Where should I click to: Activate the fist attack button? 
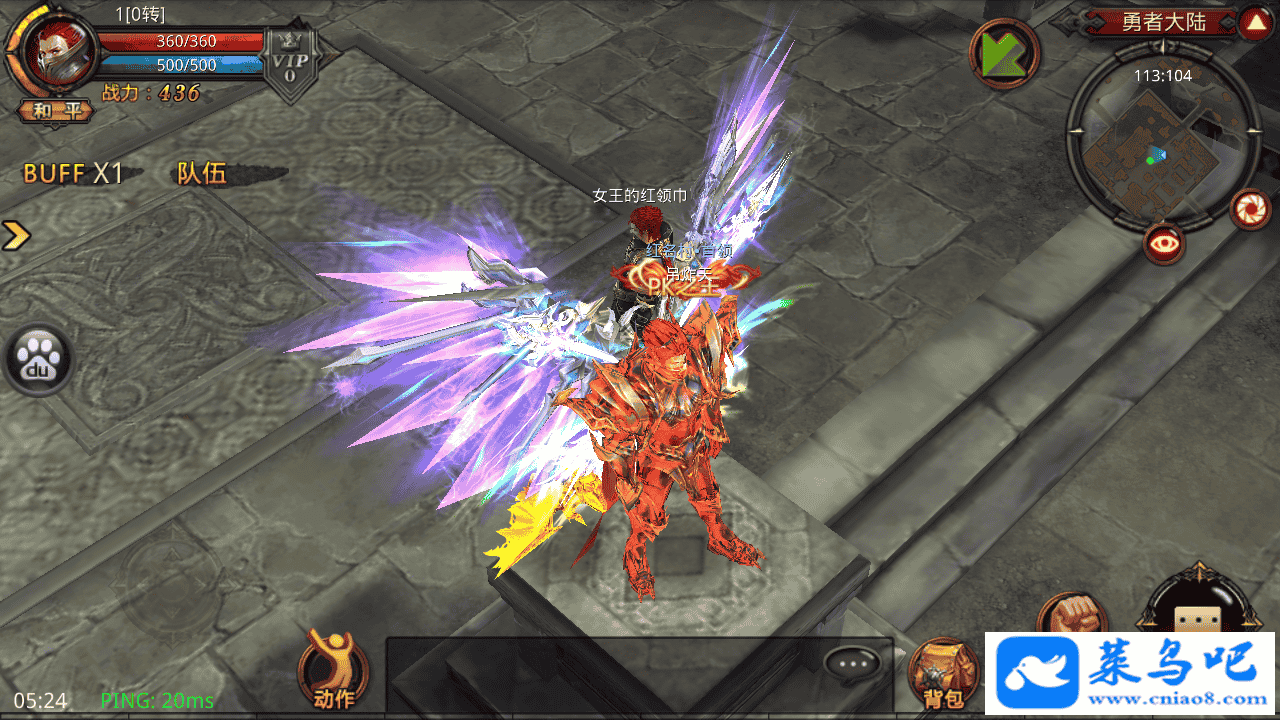tap(1072, 617)
